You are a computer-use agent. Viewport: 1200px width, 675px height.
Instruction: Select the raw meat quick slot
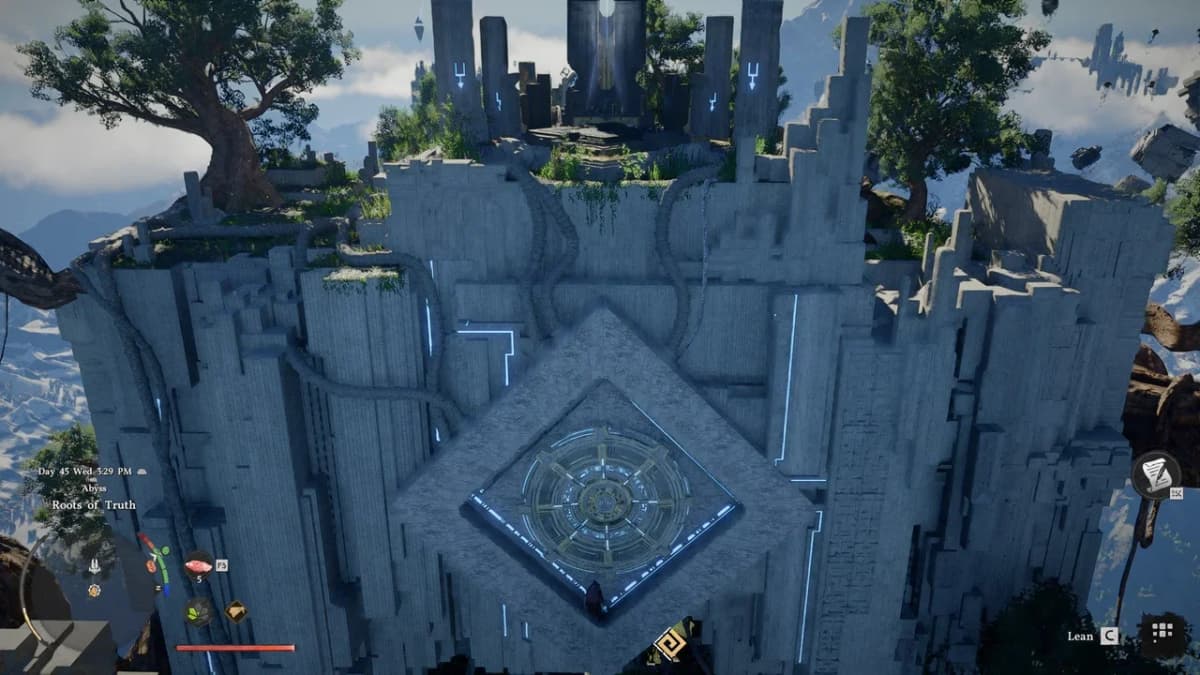(198, 565)
